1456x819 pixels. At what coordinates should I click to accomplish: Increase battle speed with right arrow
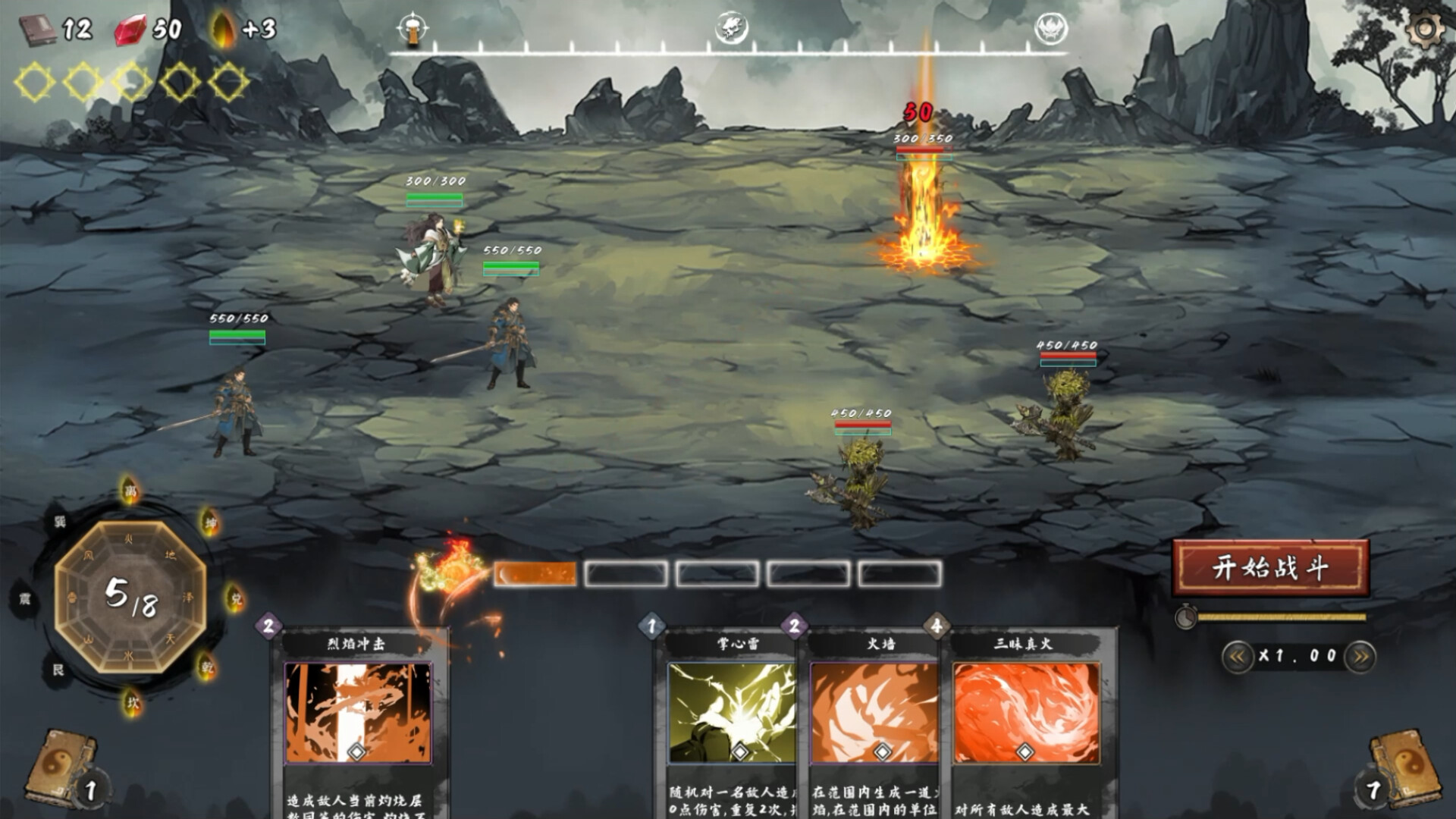(1360, 657)
